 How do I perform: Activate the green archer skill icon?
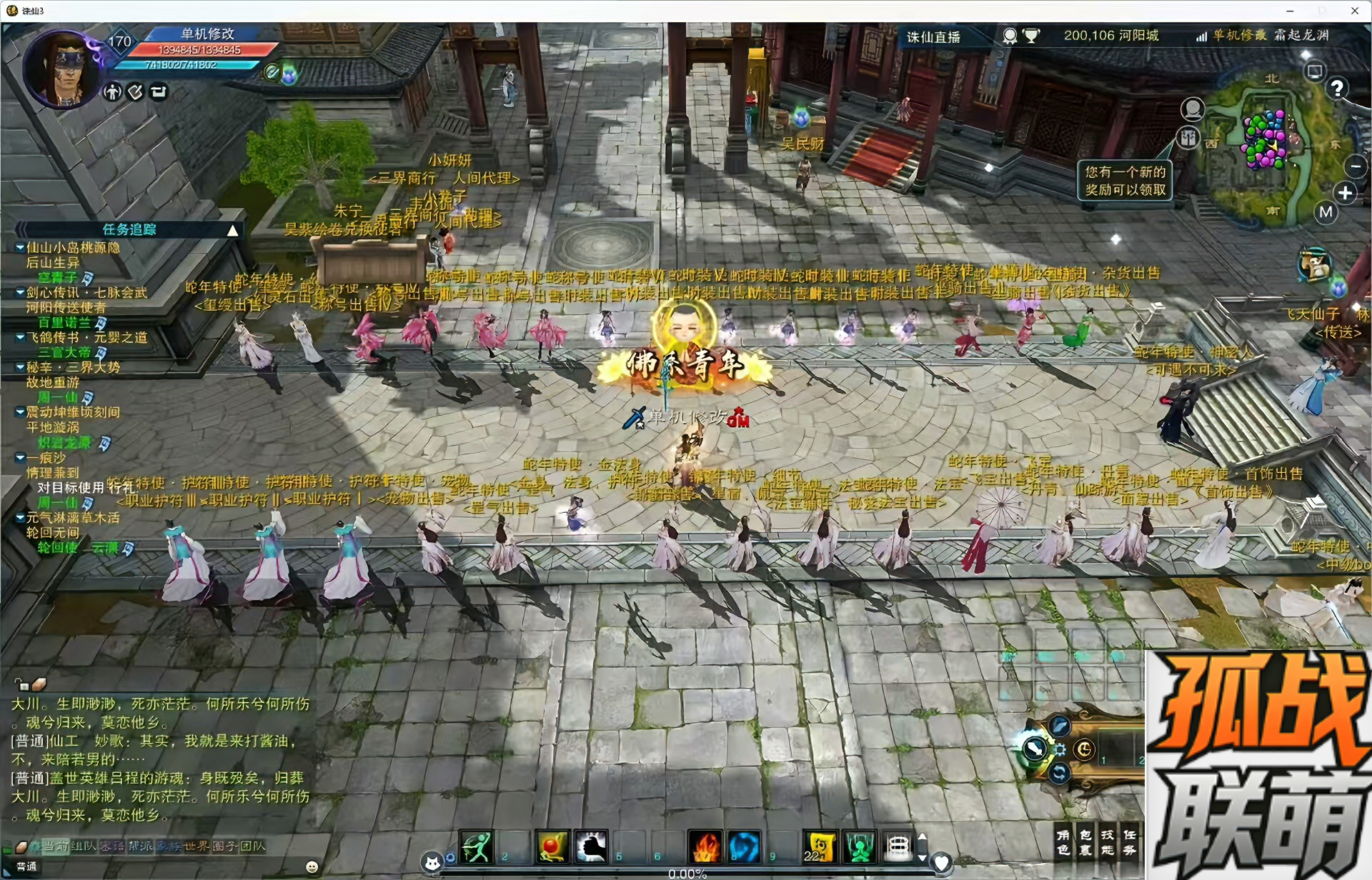point(476,847)
